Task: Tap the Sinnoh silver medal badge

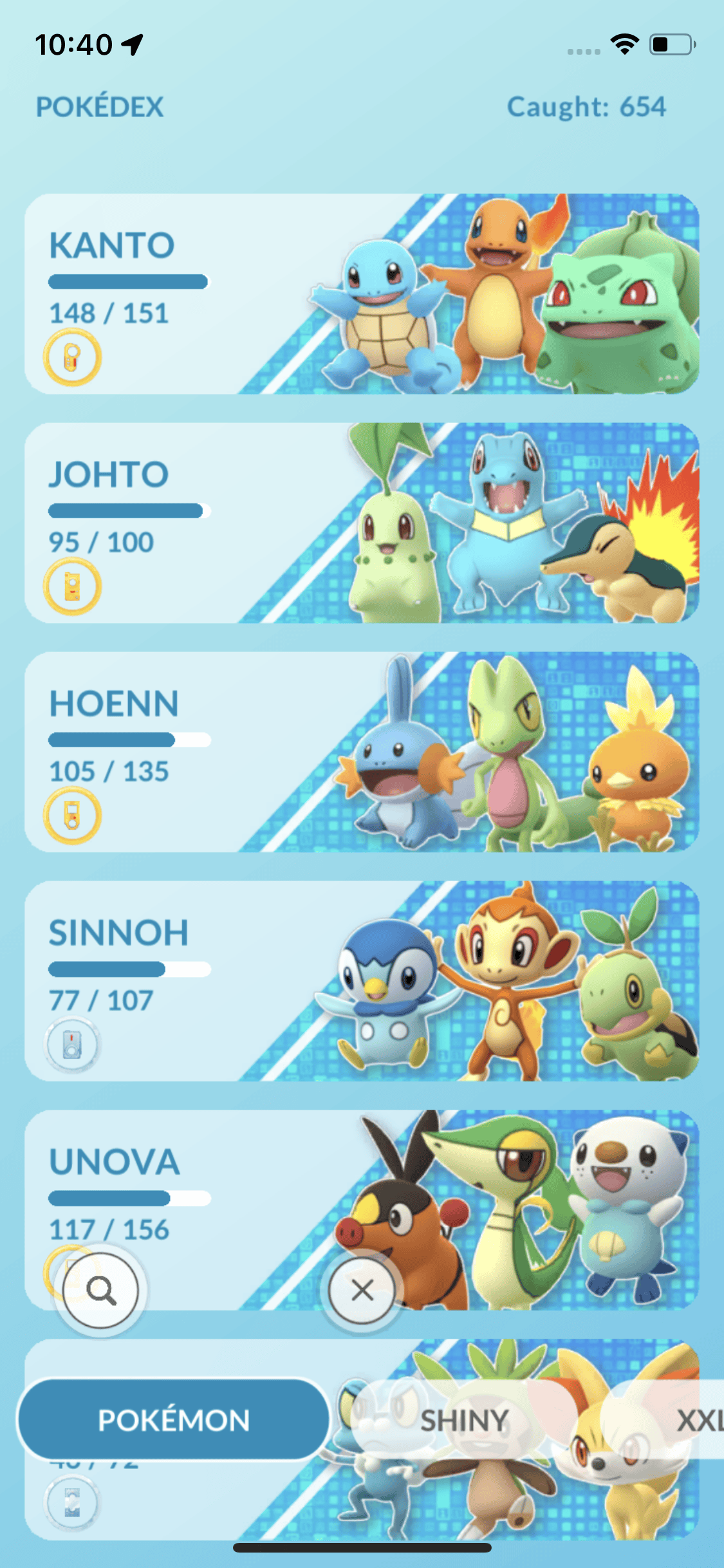Action: point(72,1044)
